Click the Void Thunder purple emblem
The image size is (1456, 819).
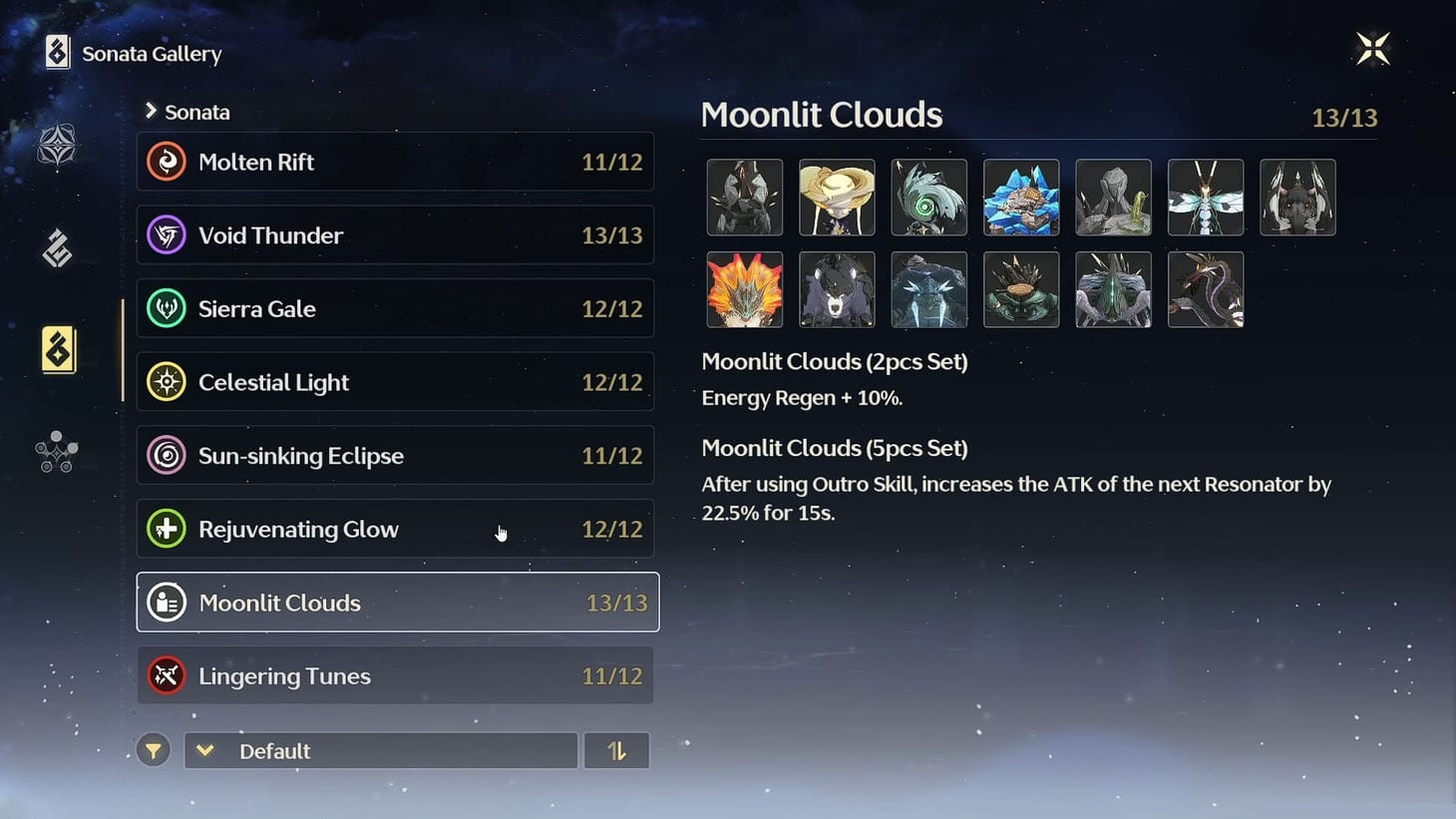(166, 235)
